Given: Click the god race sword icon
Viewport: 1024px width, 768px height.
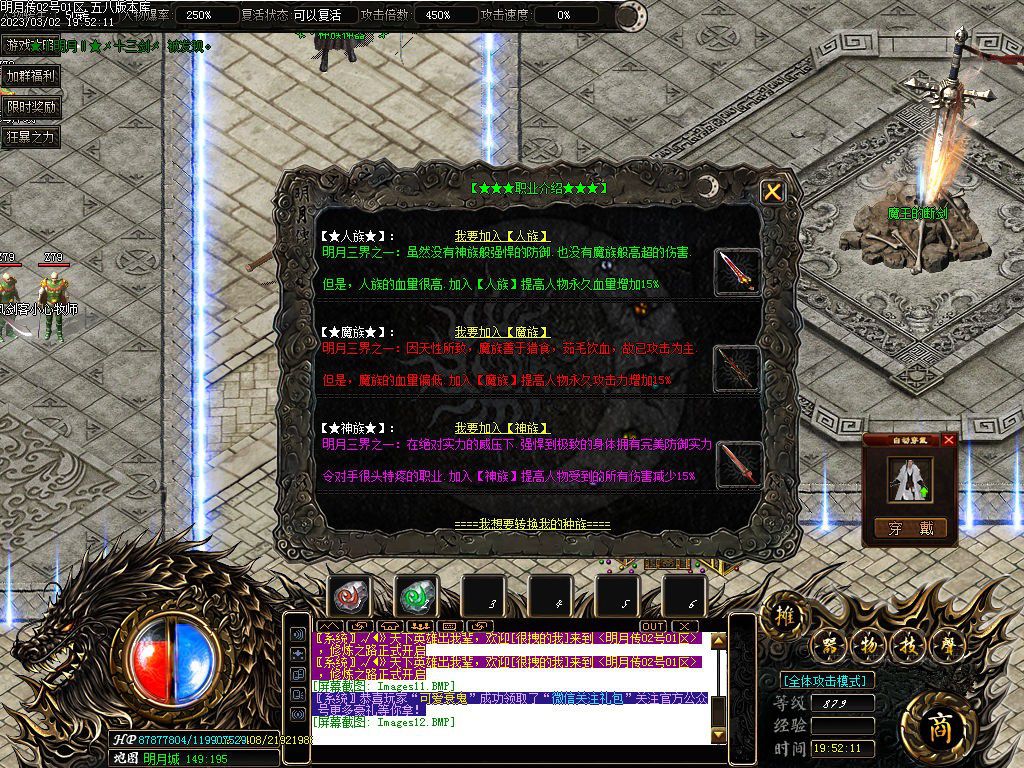Looking at the screenshot, I should point(737,463).
